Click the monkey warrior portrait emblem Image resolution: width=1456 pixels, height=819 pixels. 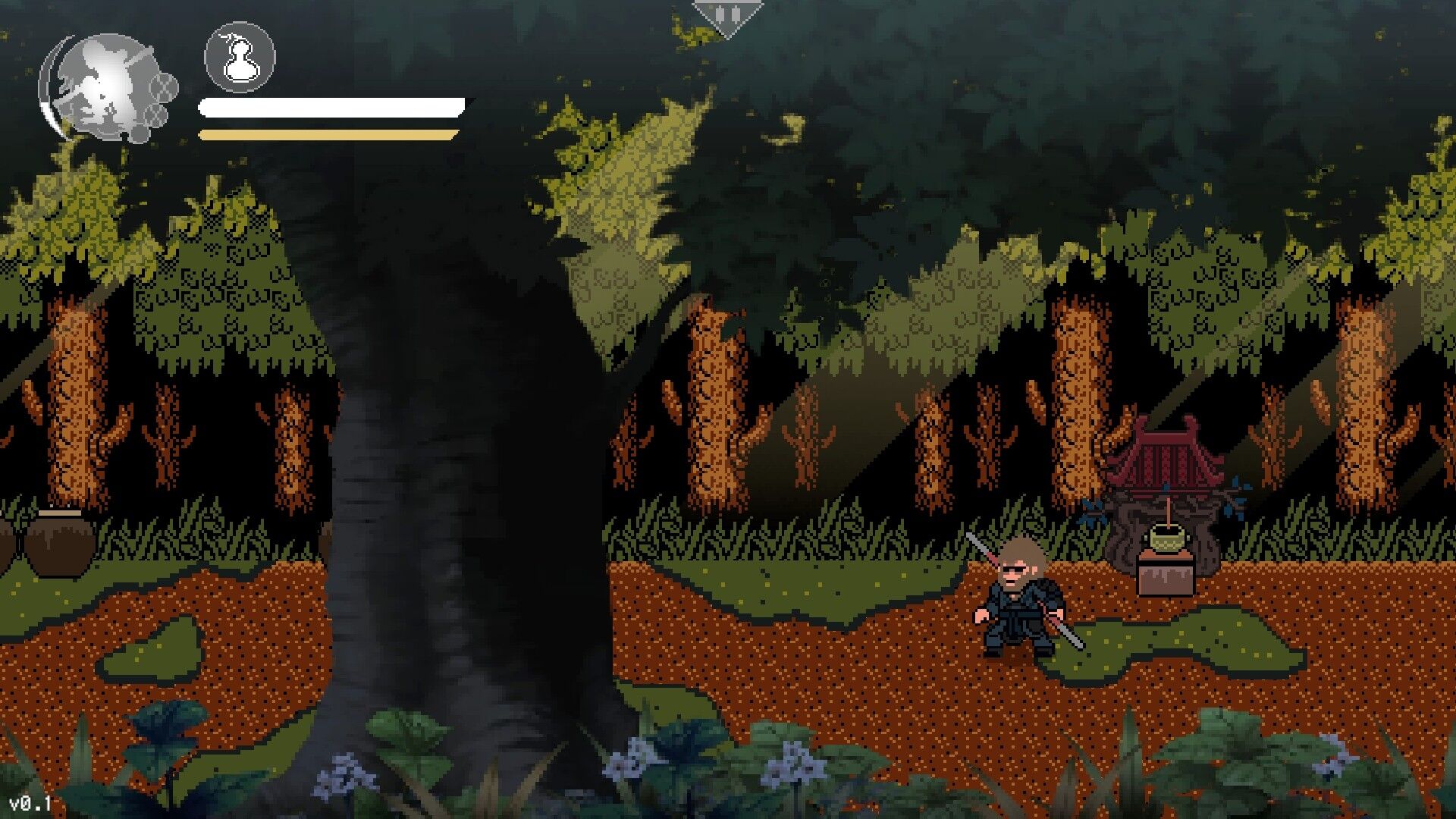coord(106,87)
